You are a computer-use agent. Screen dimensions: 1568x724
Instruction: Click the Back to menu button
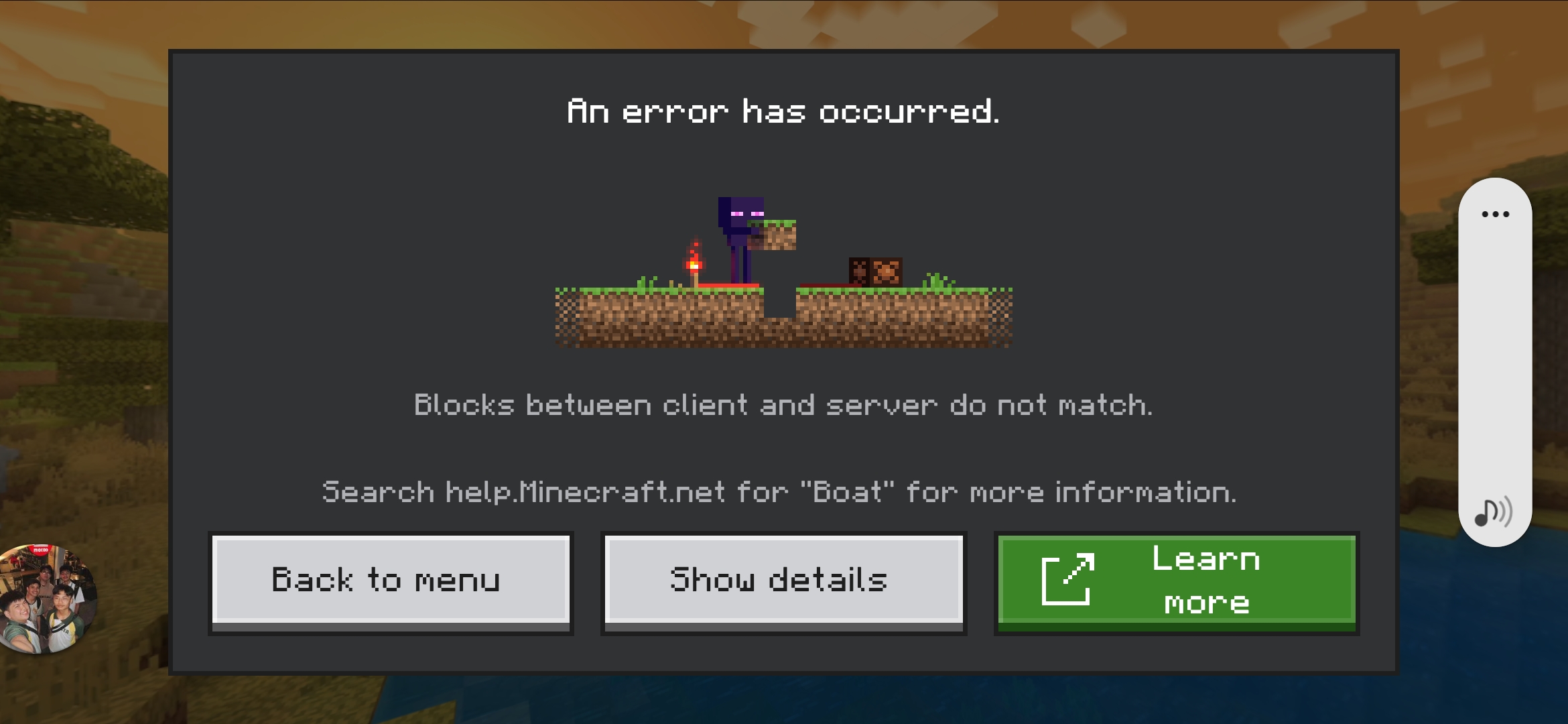[x=391, y=581]
